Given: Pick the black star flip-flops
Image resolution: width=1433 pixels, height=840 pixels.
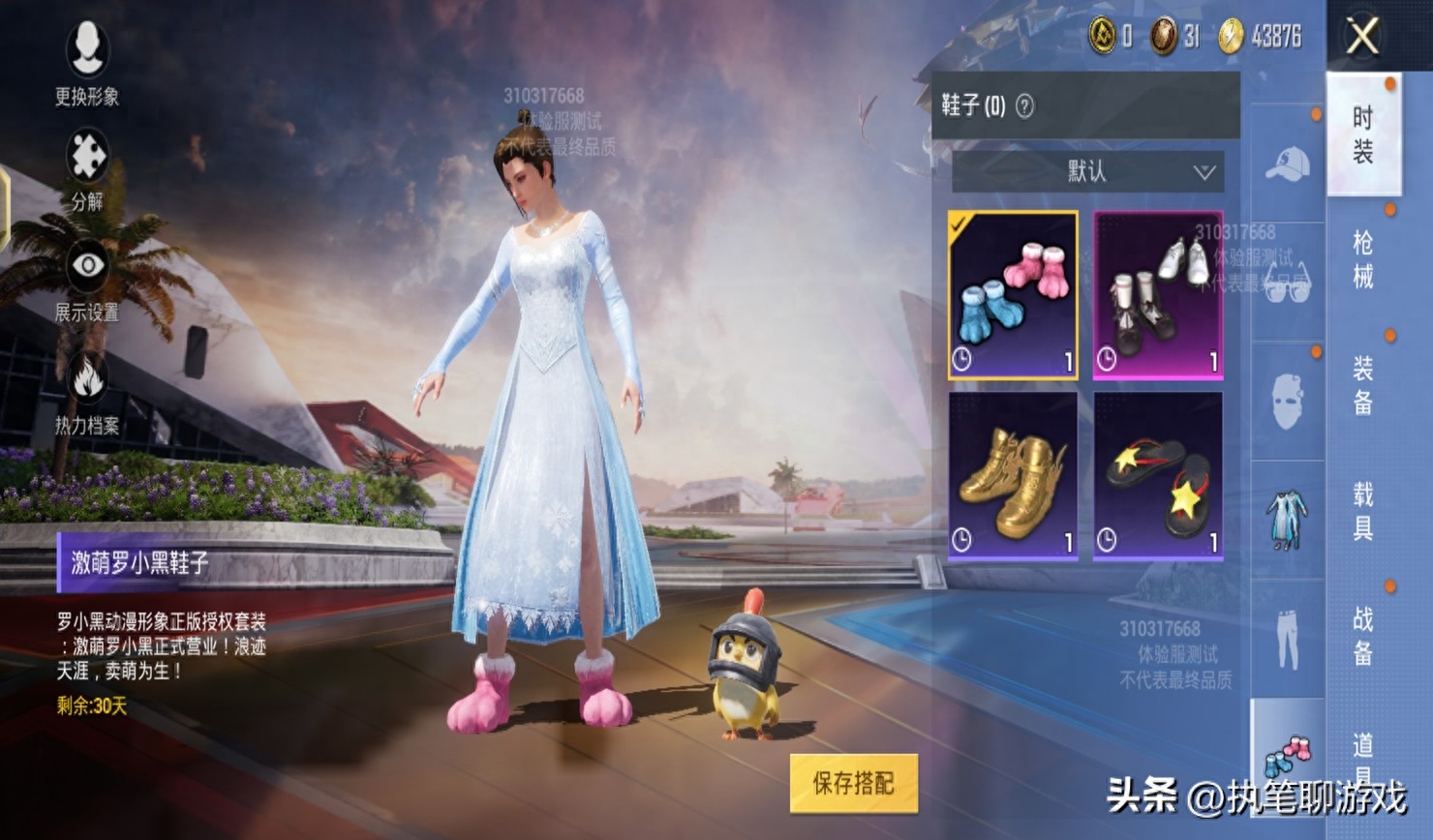Looking at the screenshot, I should (1158, 476).
